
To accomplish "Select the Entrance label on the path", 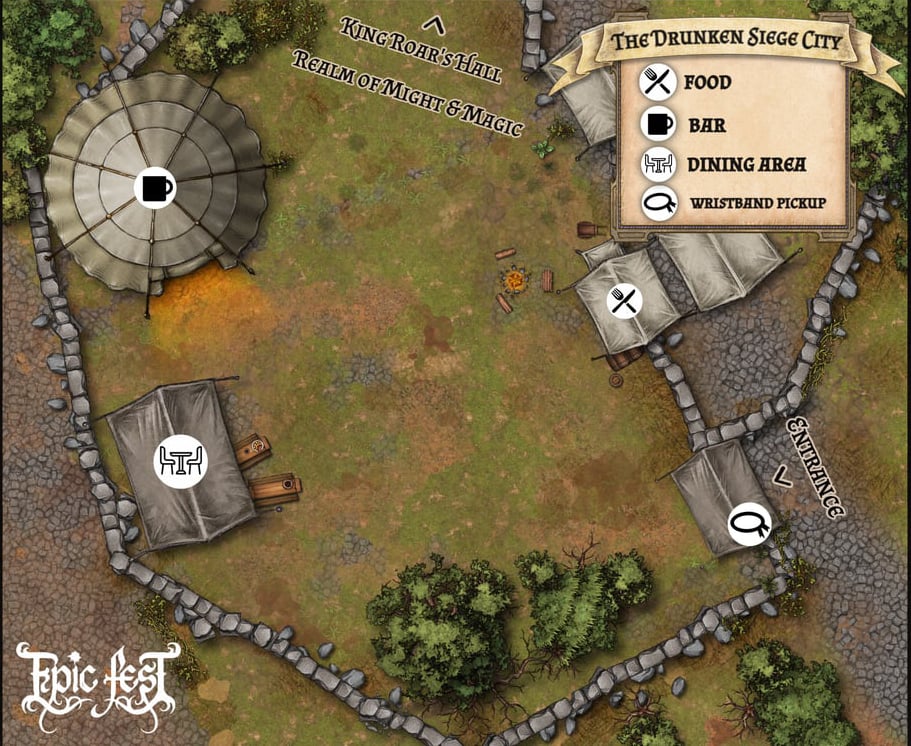I will (x=814, y=468).
